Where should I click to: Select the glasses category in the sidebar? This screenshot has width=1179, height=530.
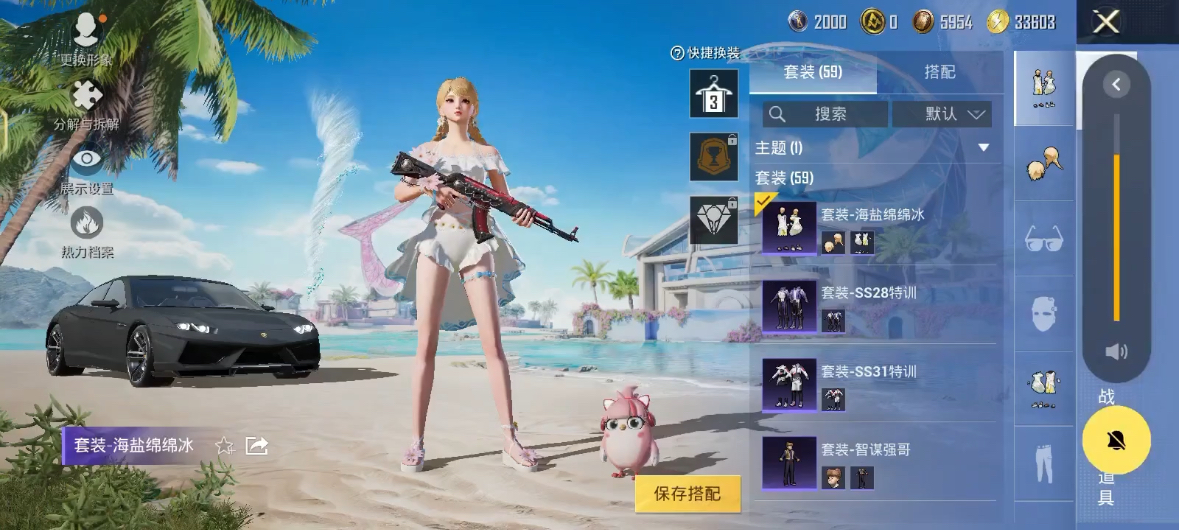(1044, 239)
